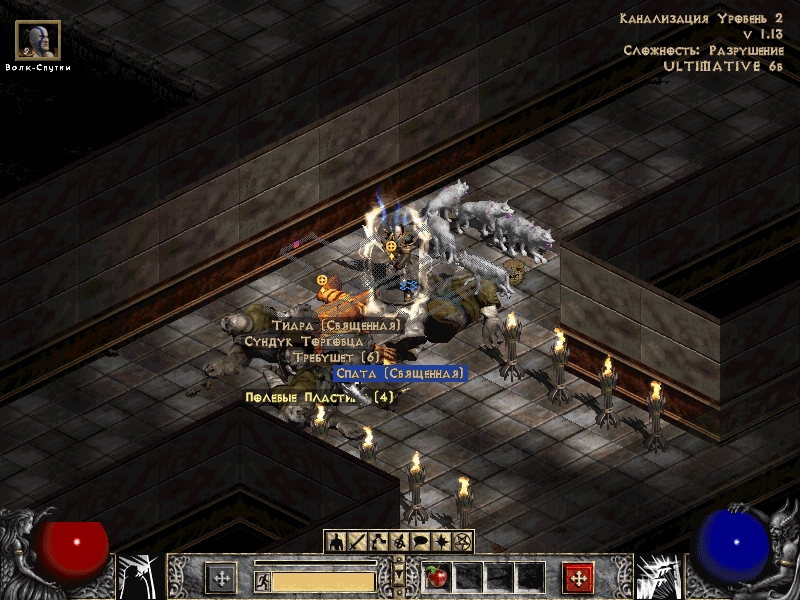The image size is (800, 600).
Task: Click the eight-pointed star mini panel icon
Action: coord(440,541)
